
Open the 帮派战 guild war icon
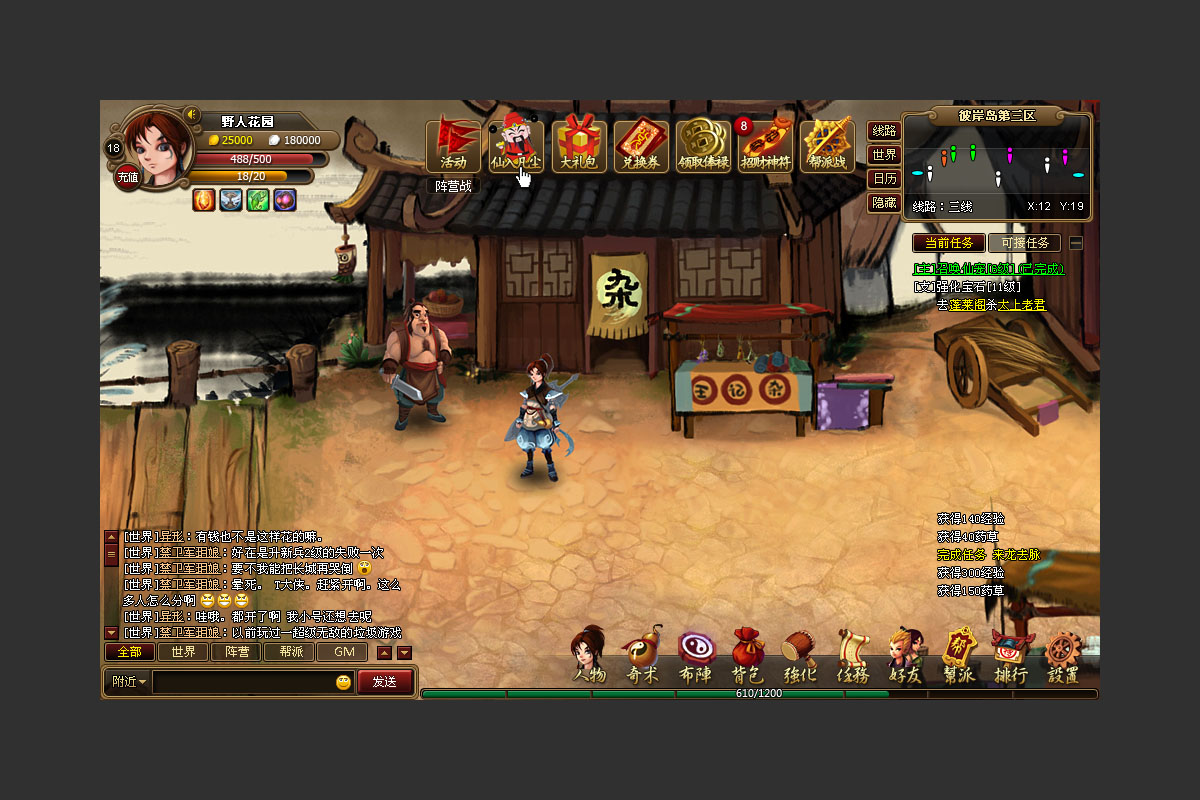point(827,146)
